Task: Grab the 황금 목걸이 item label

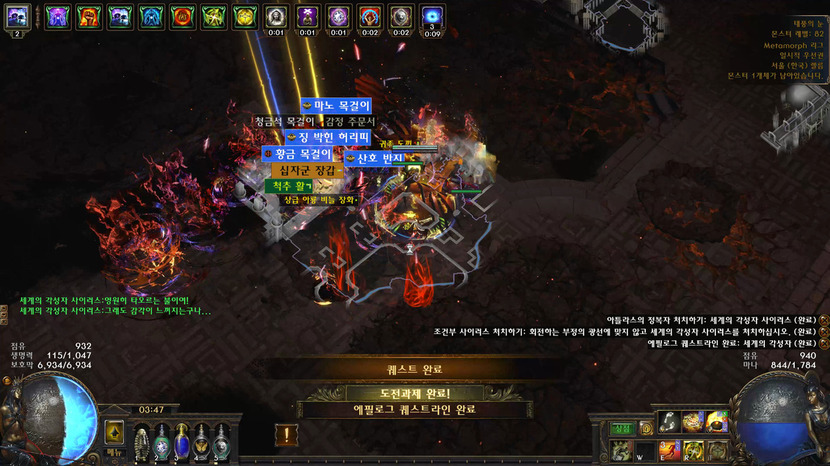Action: [x=296, y=153]
